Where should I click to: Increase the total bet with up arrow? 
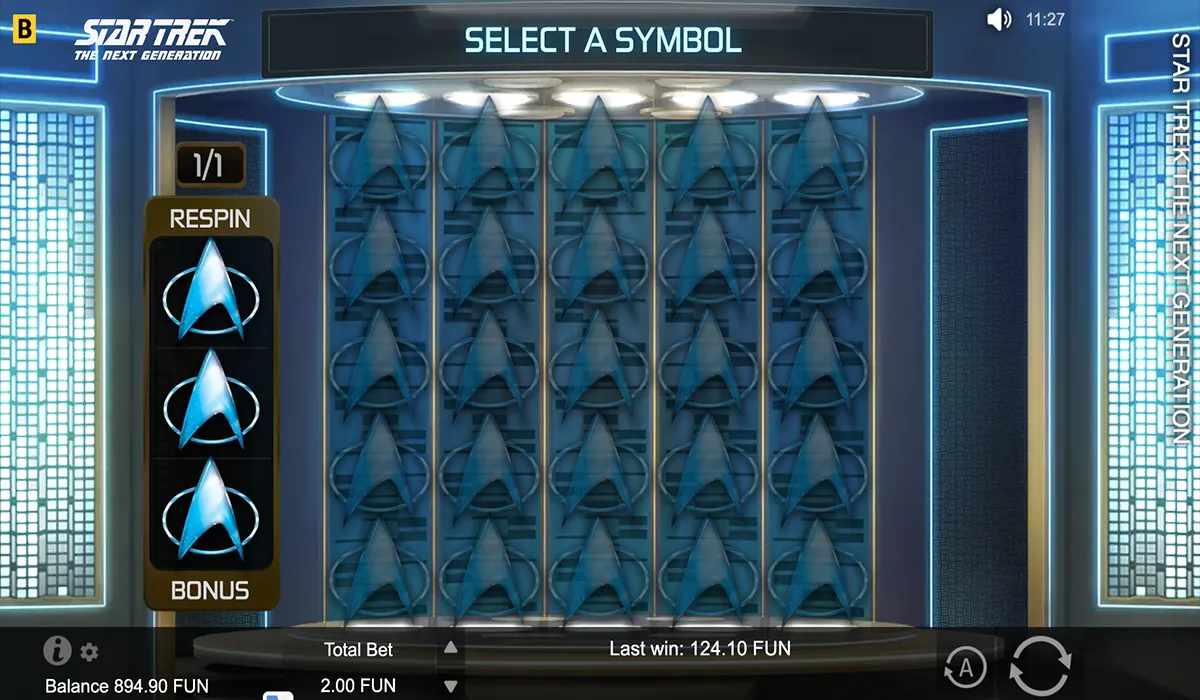(451, 648)
